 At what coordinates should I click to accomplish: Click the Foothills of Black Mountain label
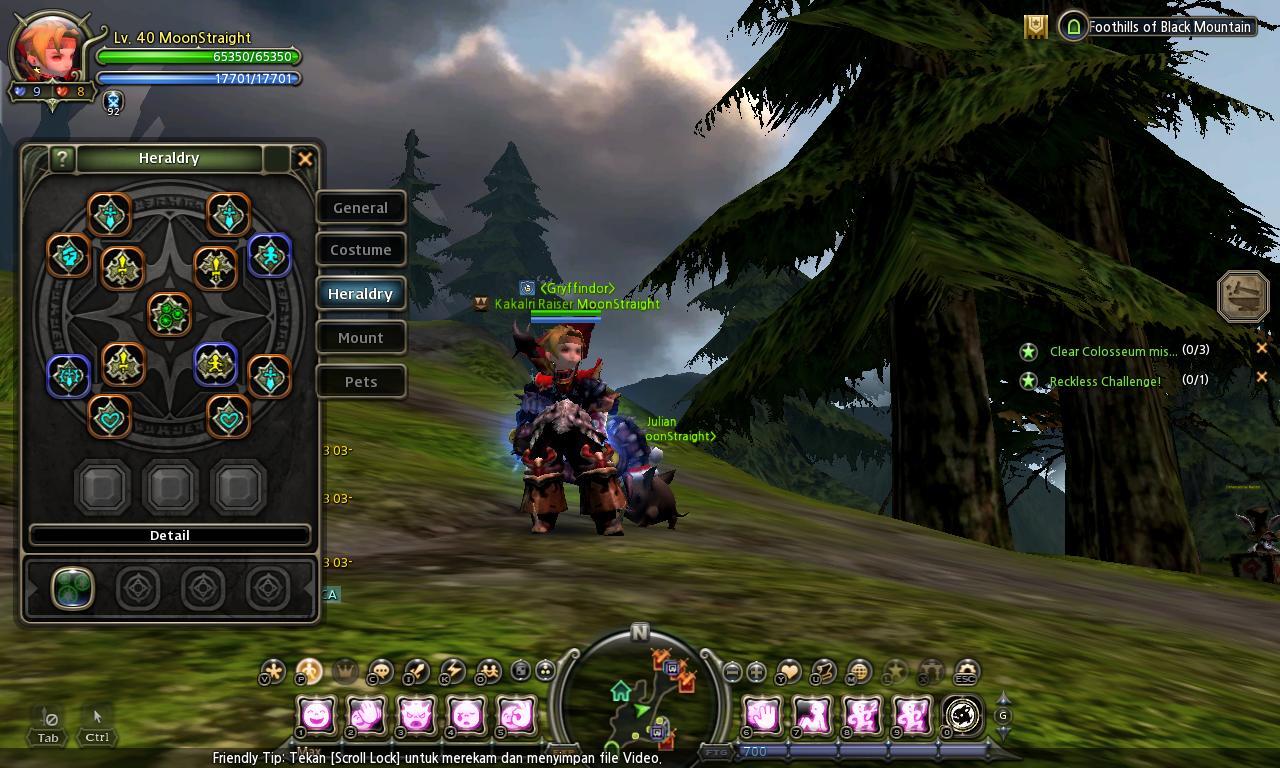point(1169,27)
